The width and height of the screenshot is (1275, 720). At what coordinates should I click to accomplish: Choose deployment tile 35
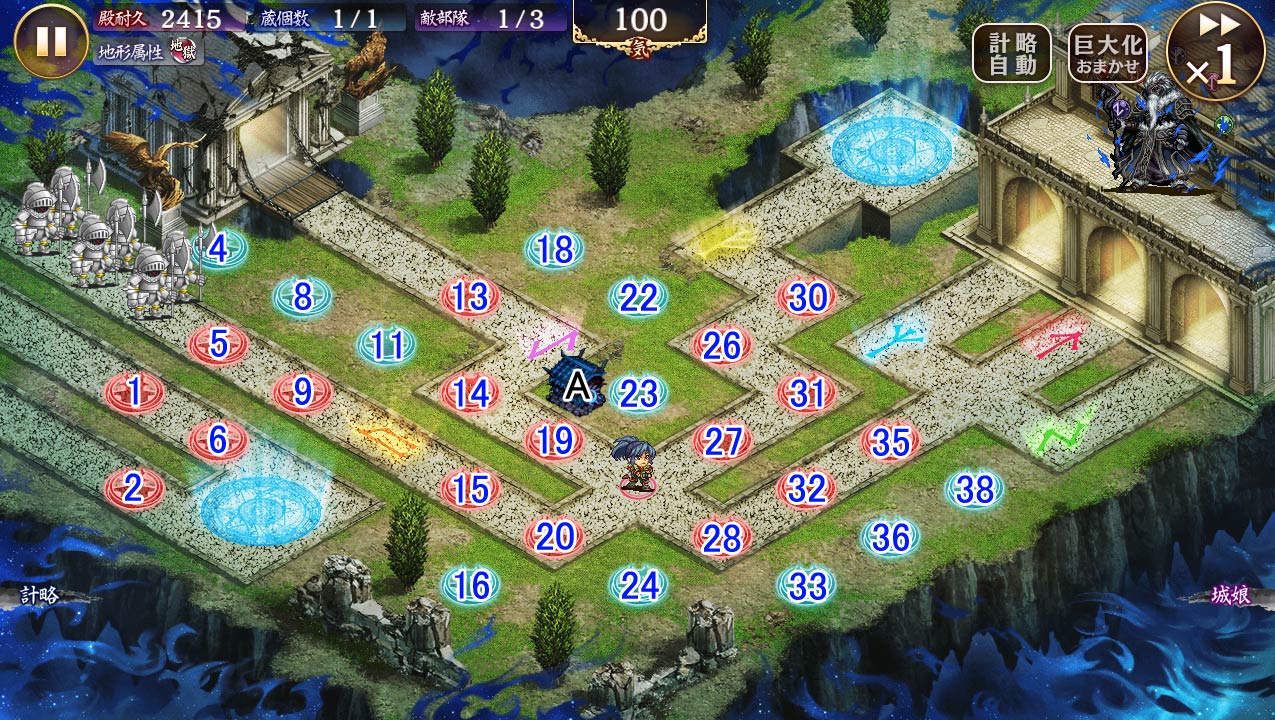(x=890, y=441)
